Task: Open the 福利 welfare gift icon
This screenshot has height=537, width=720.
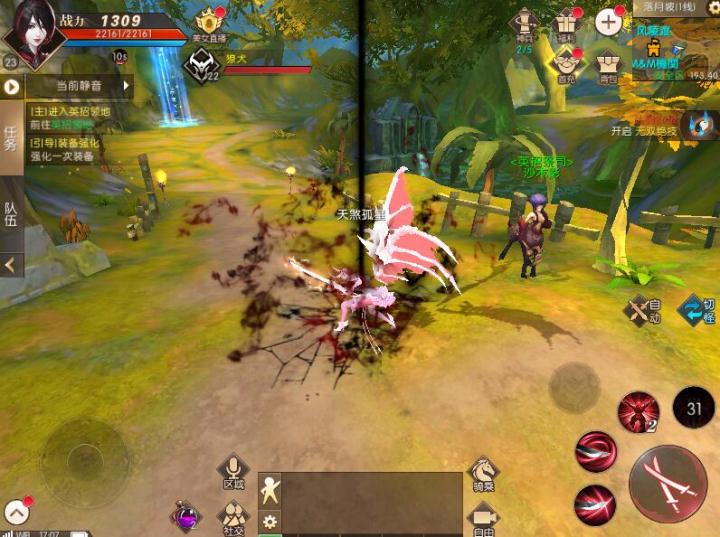Action: pyautogui.click(x=568, y=24)
